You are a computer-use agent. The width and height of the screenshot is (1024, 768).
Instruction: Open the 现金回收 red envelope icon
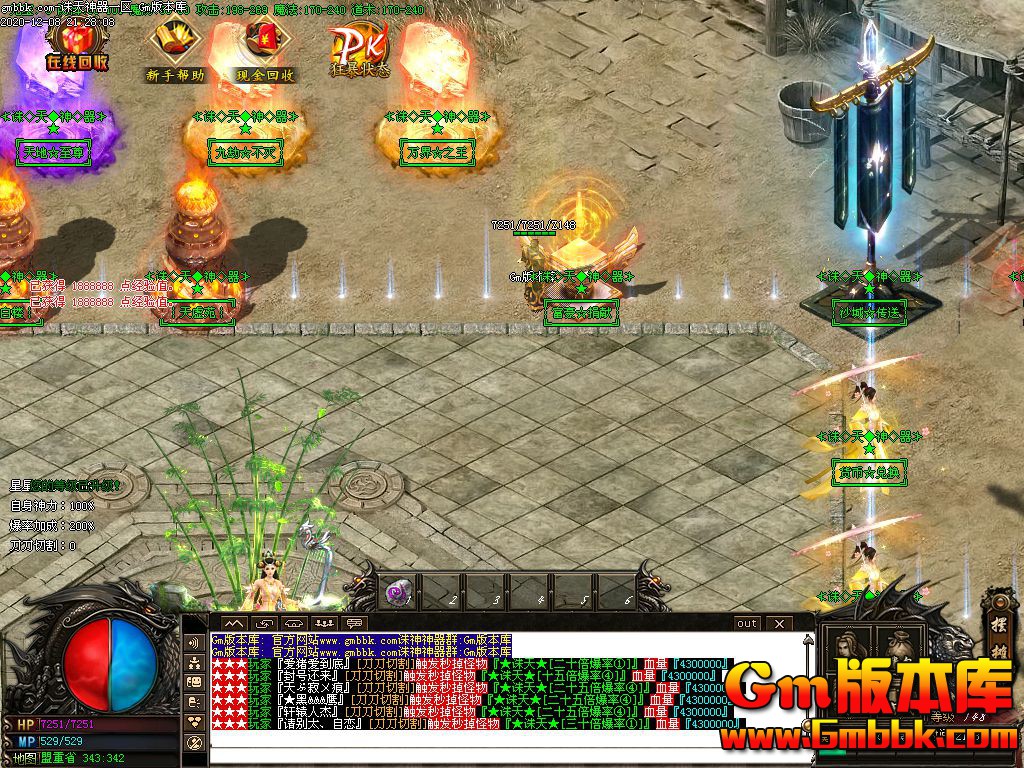(x=265, y=48)
